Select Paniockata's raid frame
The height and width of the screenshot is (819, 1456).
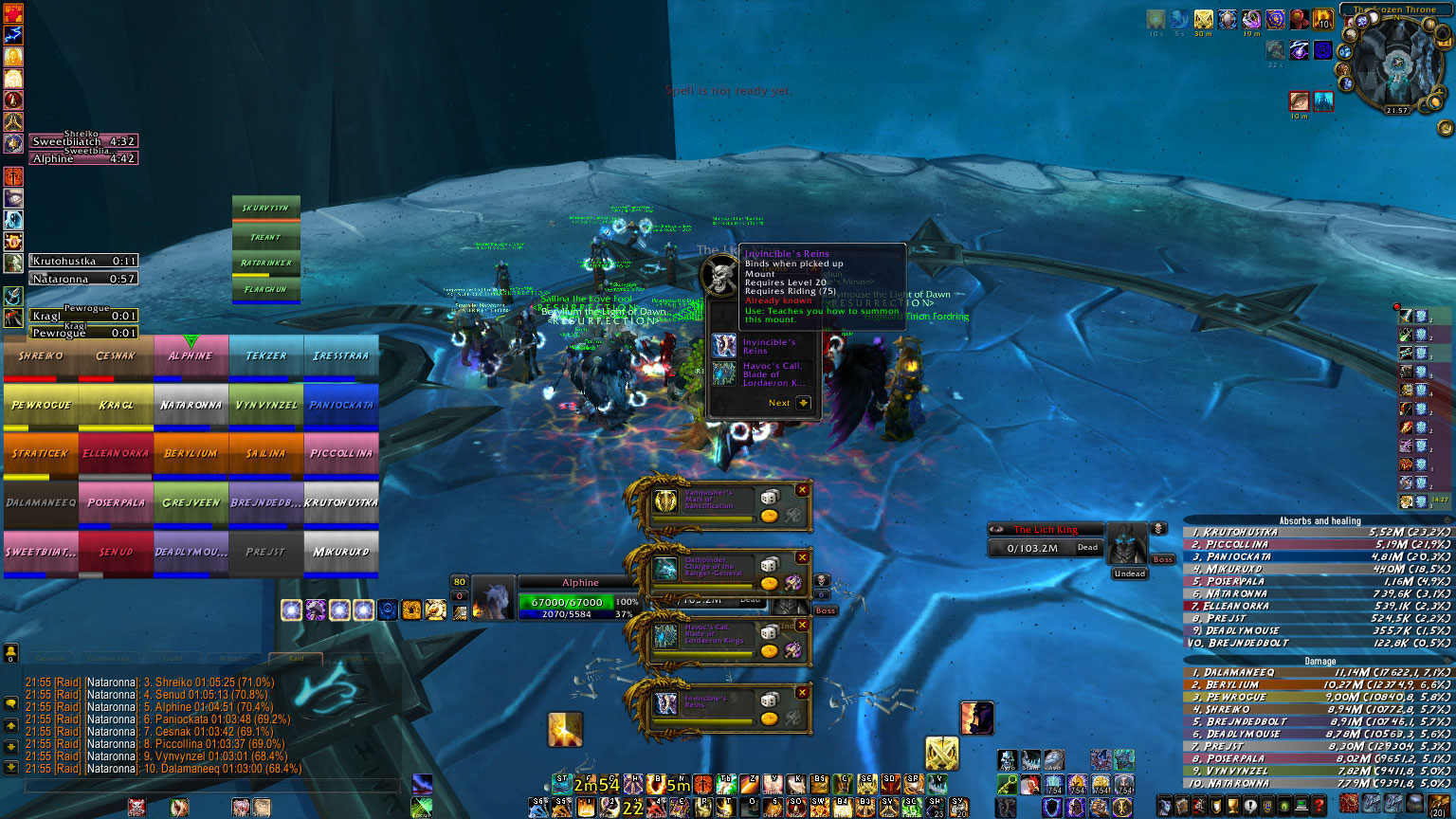coord(341,405)
